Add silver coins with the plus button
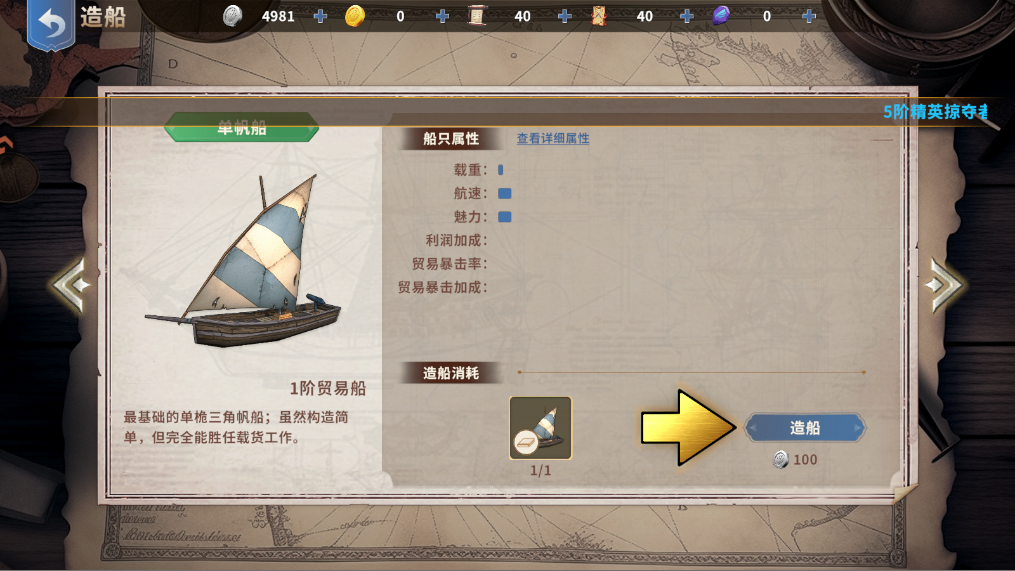Screen dimensions: 1015x571 click(x=320, y=16)
